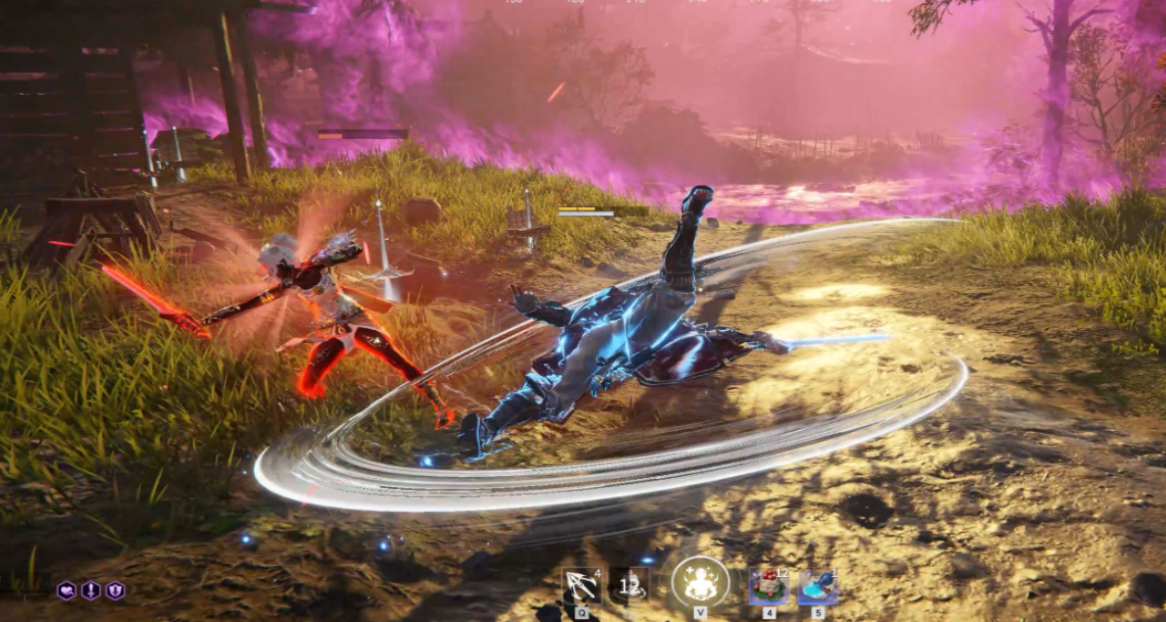Inspect the purple shield status effect icon
Viewport: 1166px width, 622px height.
click(115, 591)
